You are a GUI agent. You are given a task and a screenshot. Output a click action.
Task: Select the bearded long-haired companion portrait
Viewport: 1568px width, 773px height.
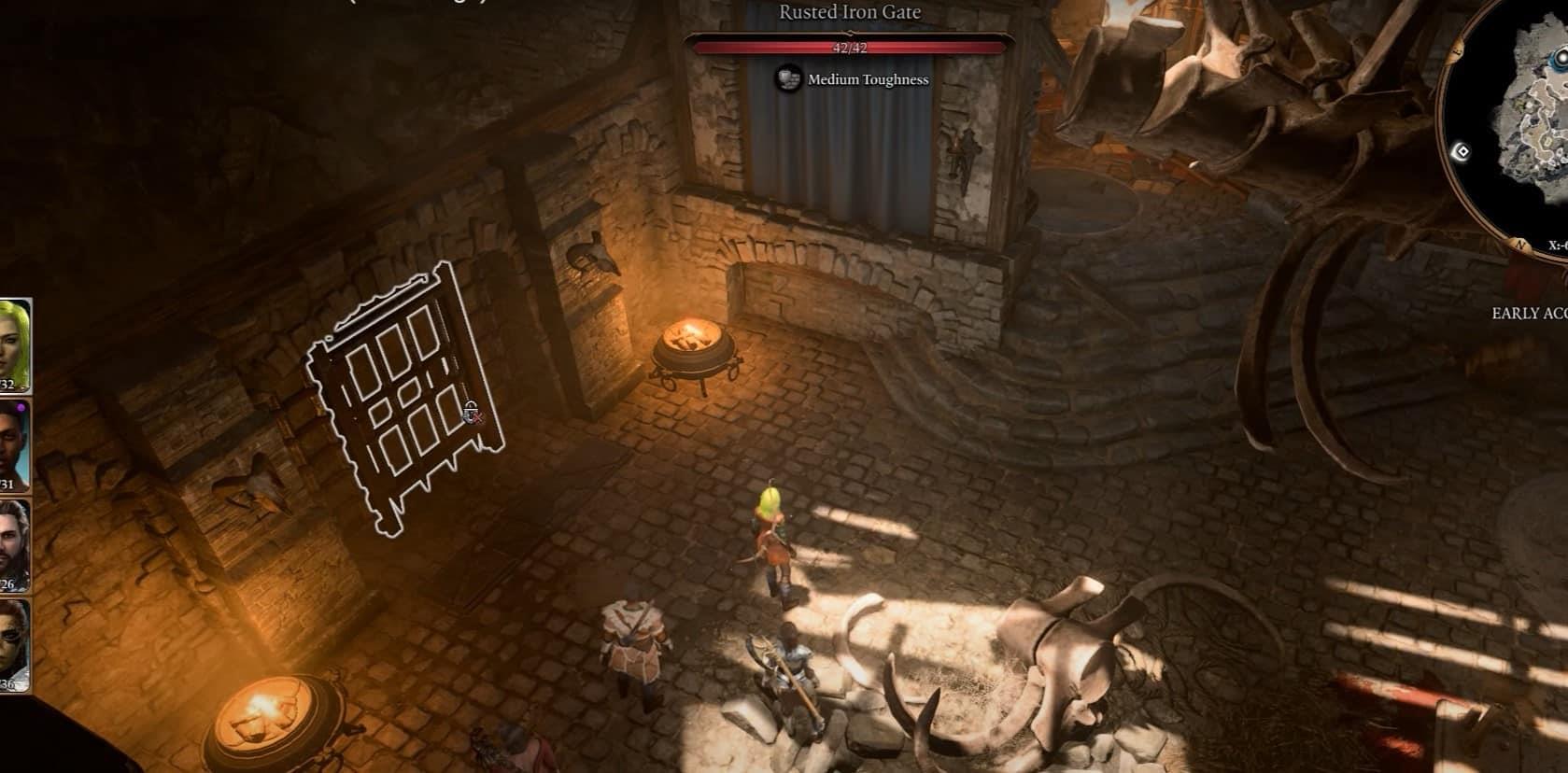click(14, 544)
